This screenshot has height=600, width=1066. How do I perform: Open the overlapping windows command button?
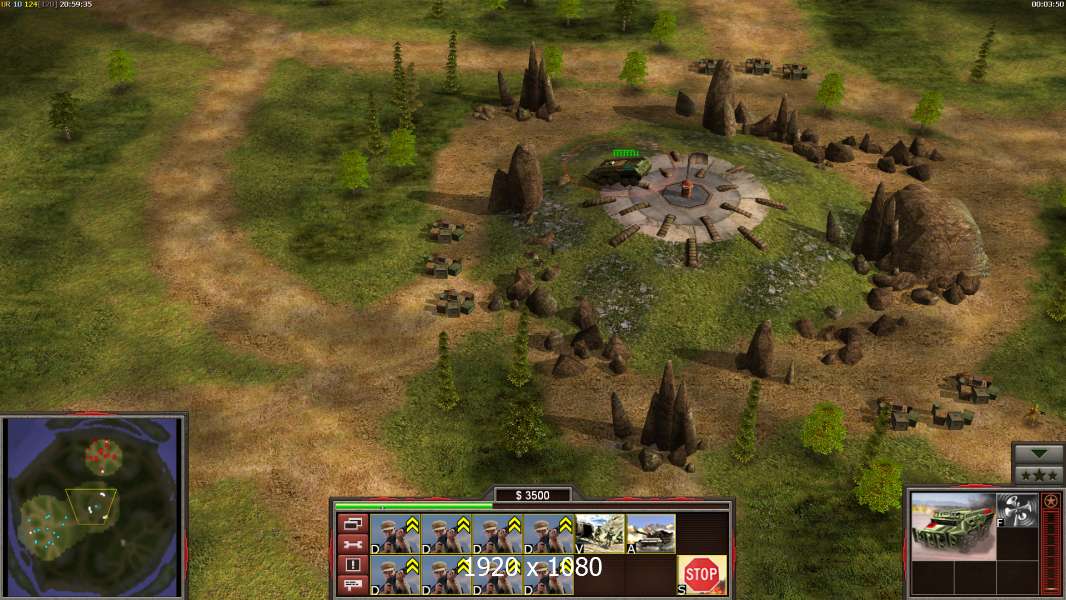(x=352, y=523)
